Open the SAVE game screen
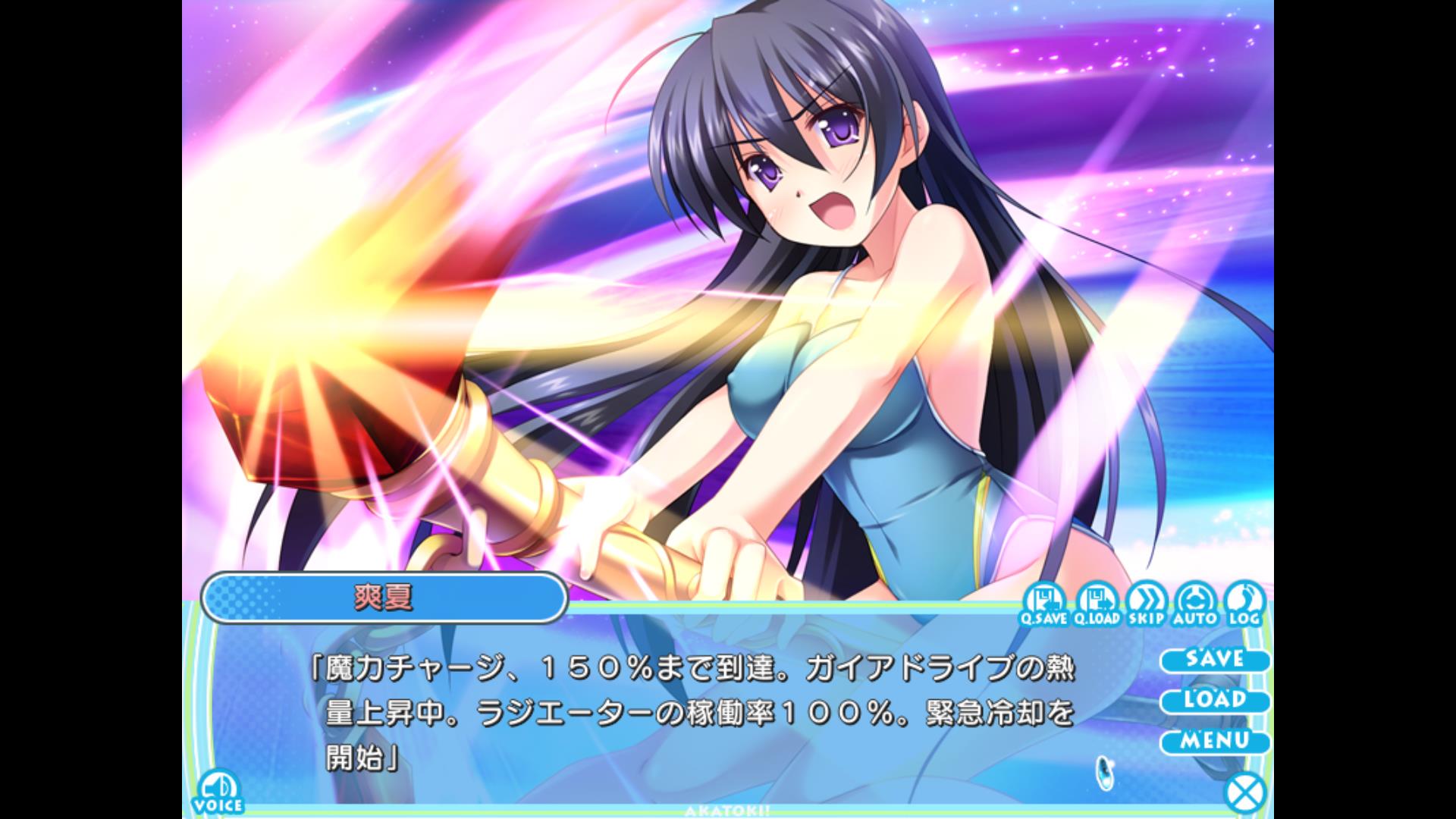 pos(1214,659)
